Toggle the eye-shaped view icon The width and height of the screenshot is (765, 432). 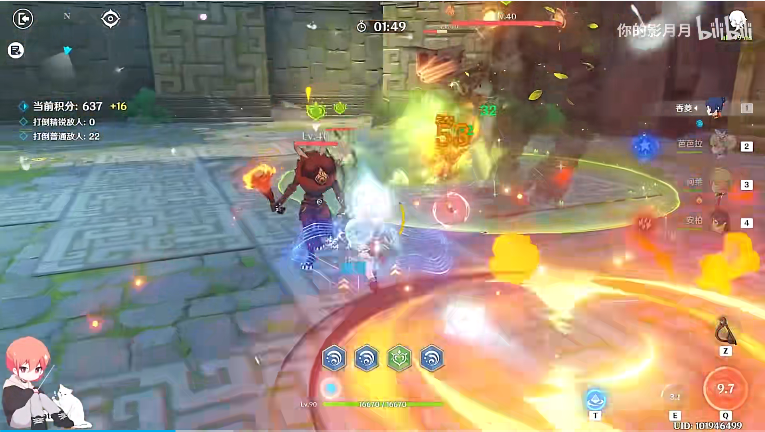point(110,18)
